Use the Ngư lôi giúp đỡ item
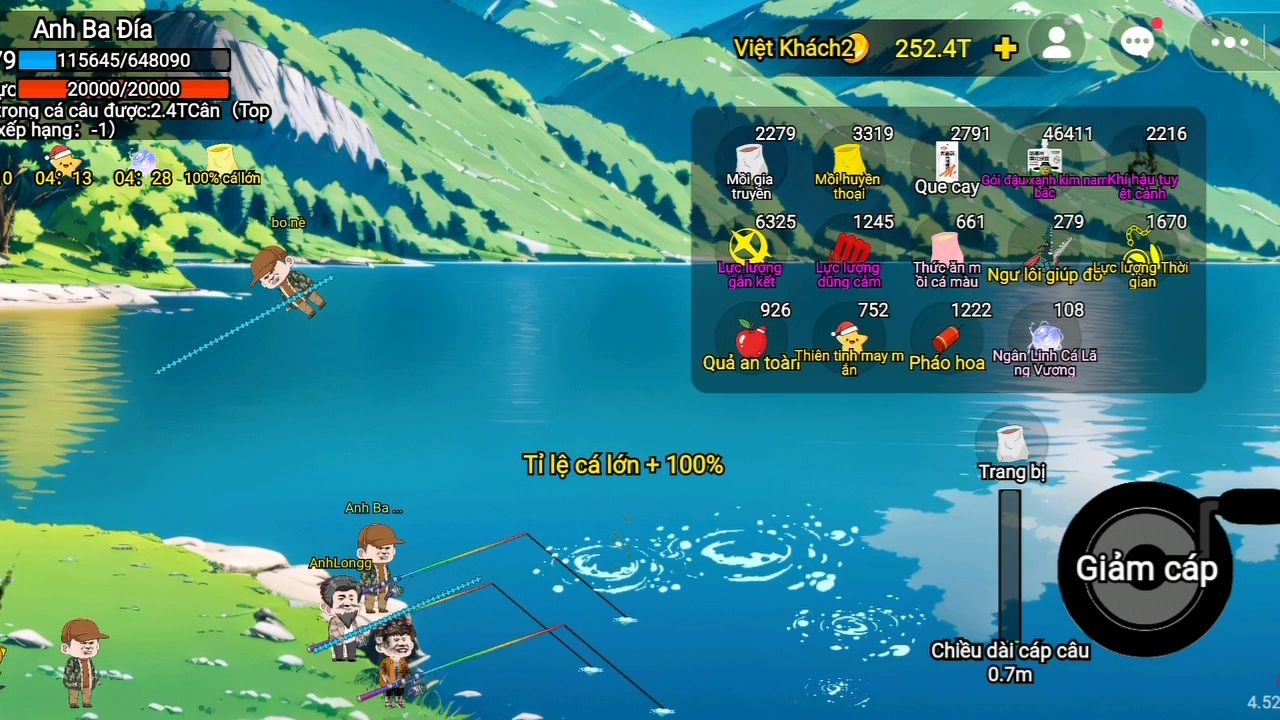1280x720 pixels. [1044, 252]
